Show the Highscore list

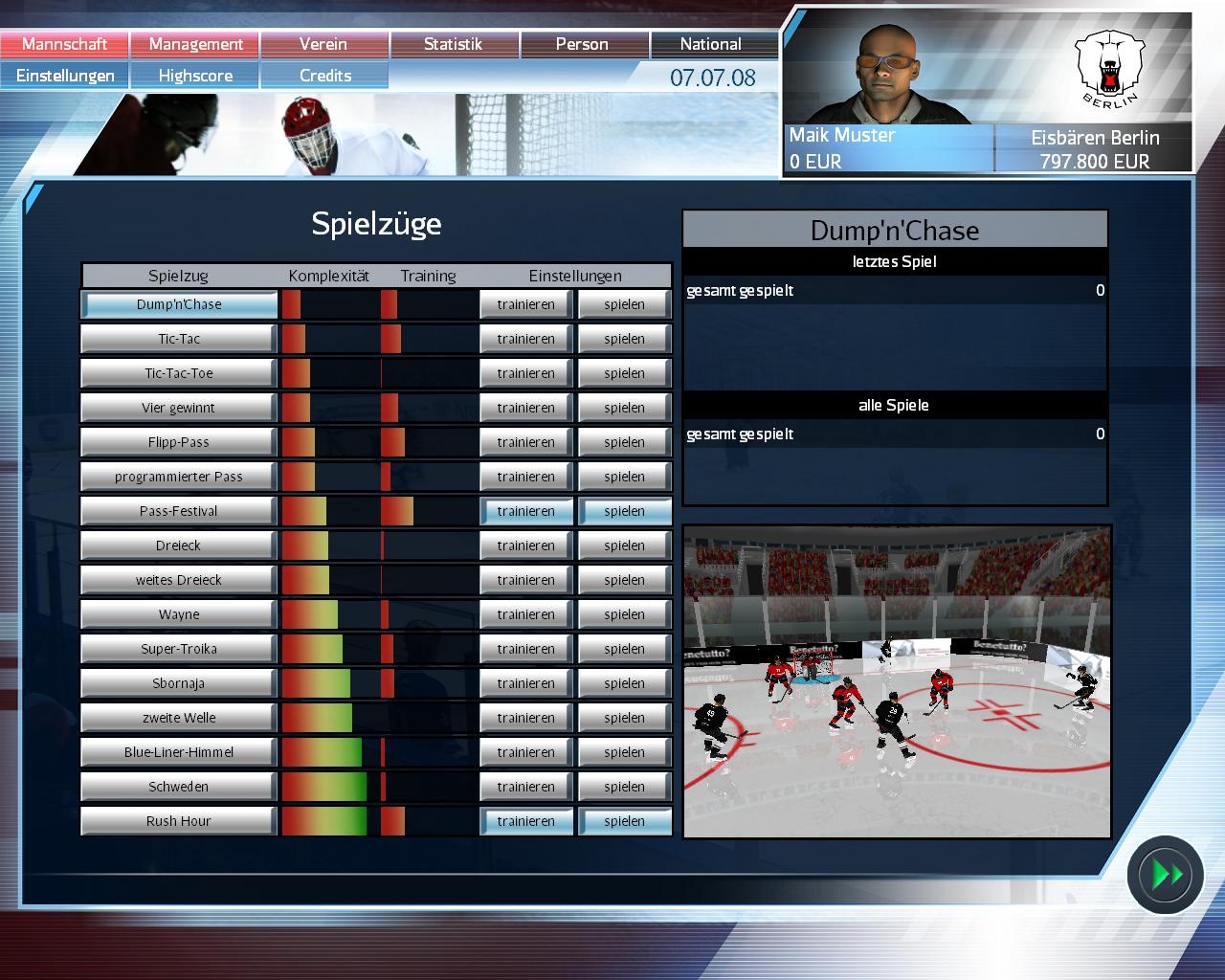tap(195, 76)
